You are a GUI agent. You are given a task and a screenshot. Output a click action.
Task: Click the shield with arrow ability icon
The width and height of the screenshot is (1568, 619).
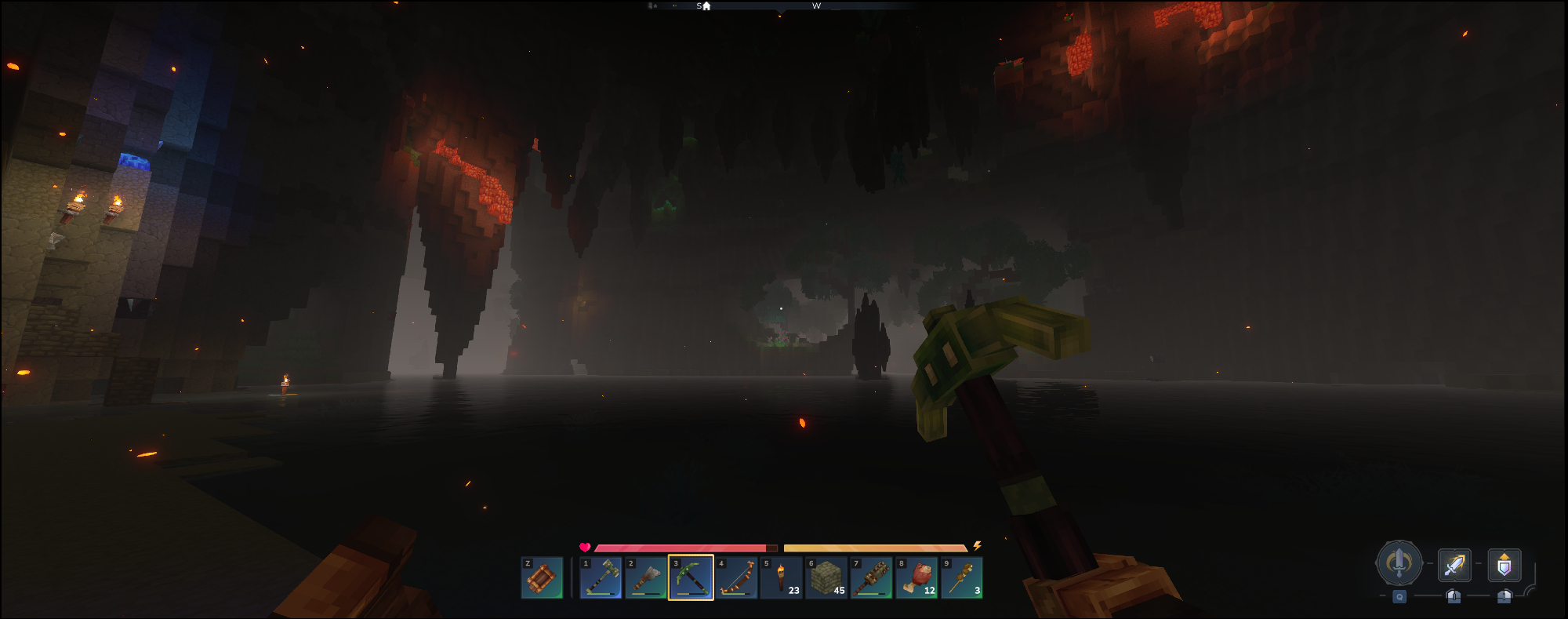coord(1504,565)
